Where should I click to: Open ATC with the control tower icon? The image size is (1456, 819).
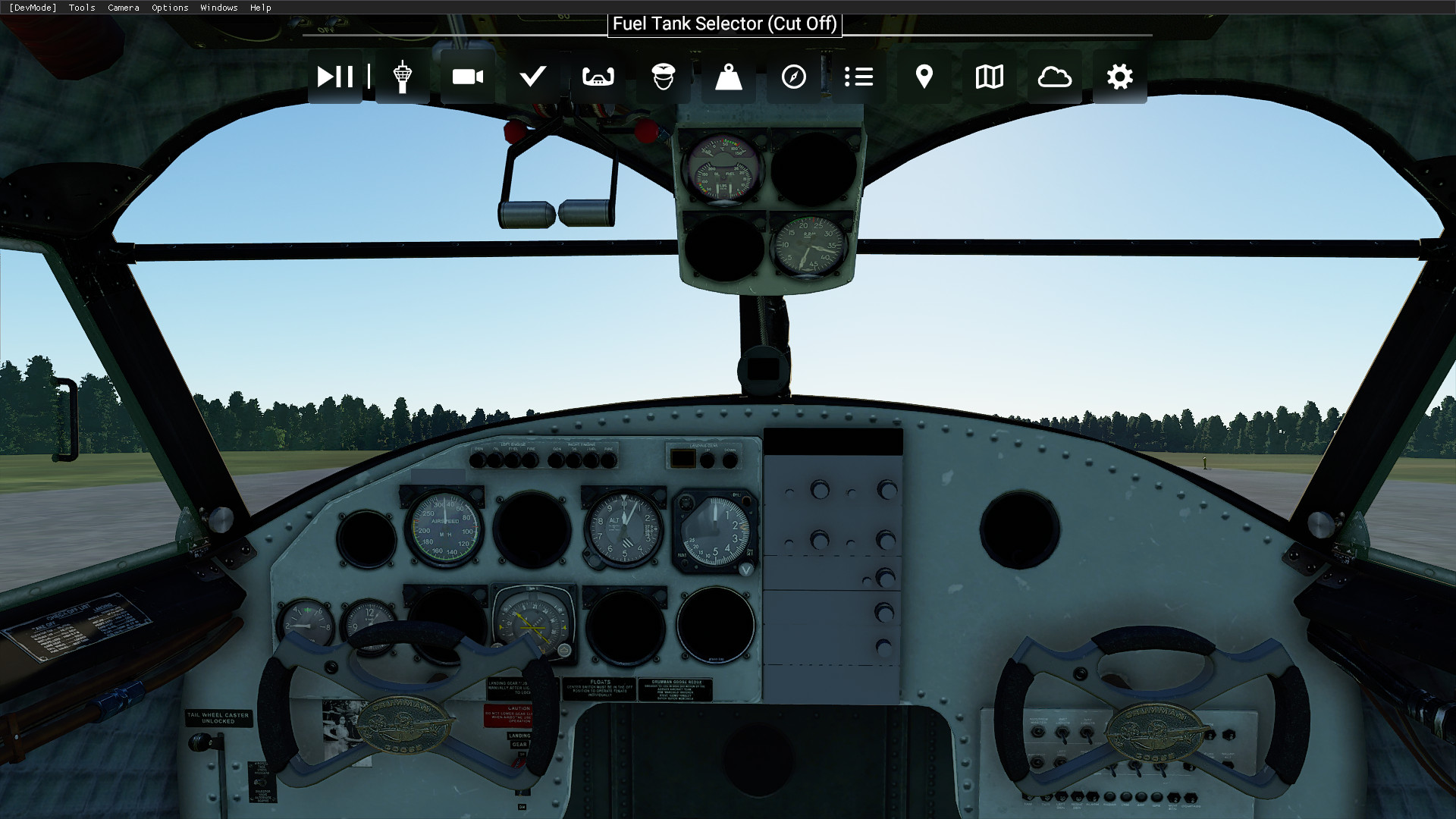pos(401,76)
